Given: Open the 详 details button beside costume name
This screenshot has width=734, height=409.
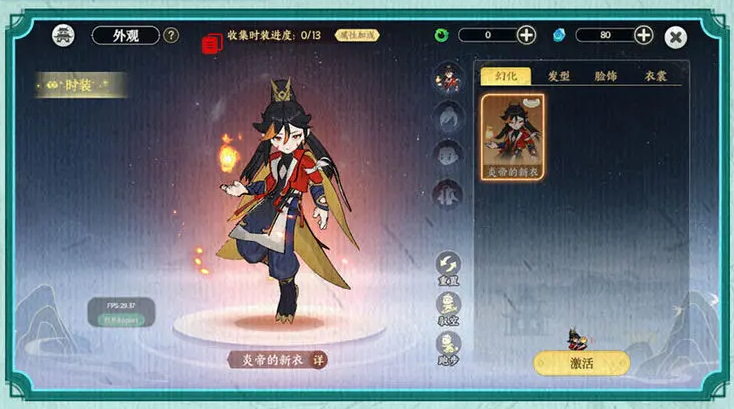Looking at the screenshot, I should point(319,359).
